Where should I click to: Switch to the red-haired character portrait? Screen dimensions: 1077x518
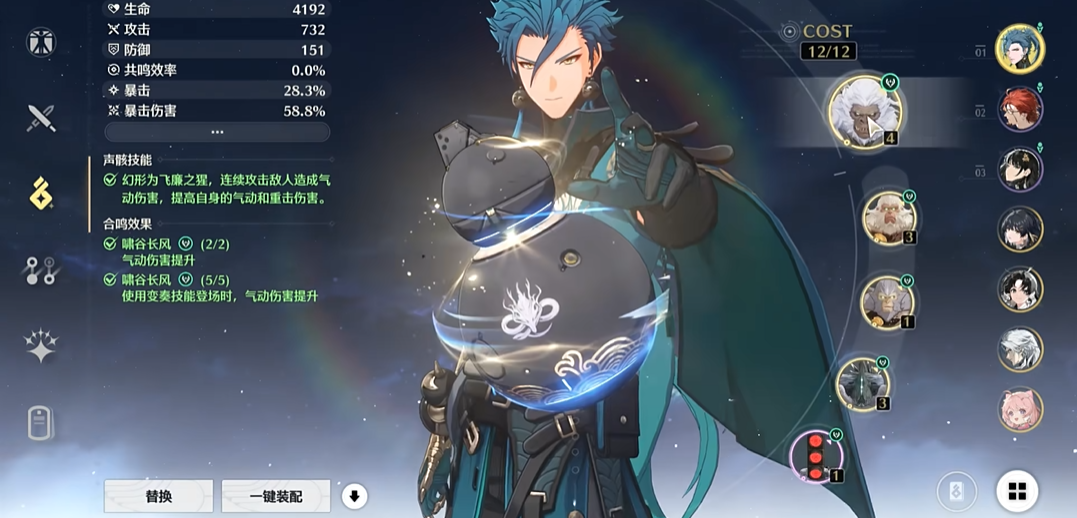click(1020, 109)
